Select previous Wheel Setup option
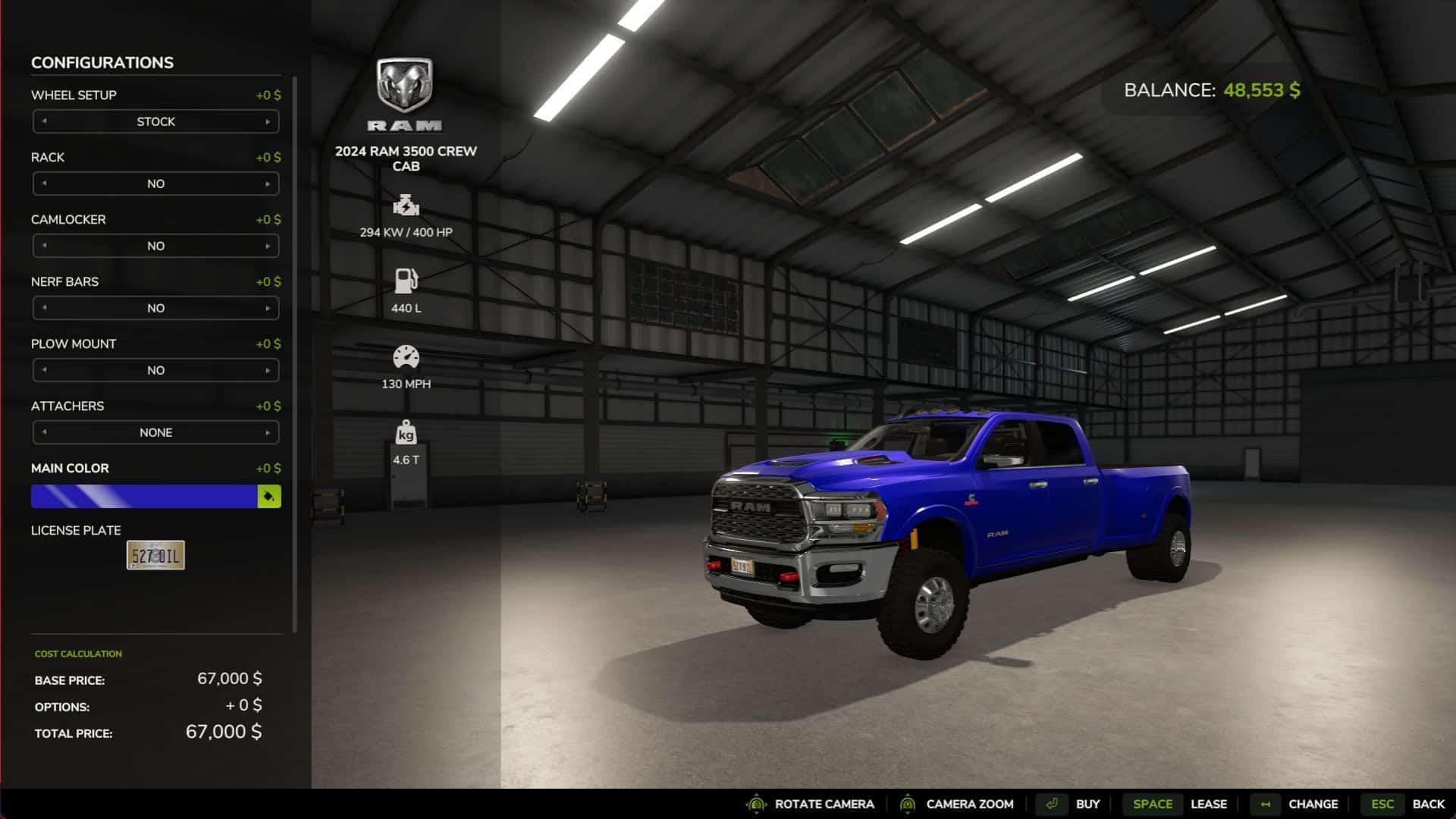This screenshot has width=1456, height=819. point(44,121)
